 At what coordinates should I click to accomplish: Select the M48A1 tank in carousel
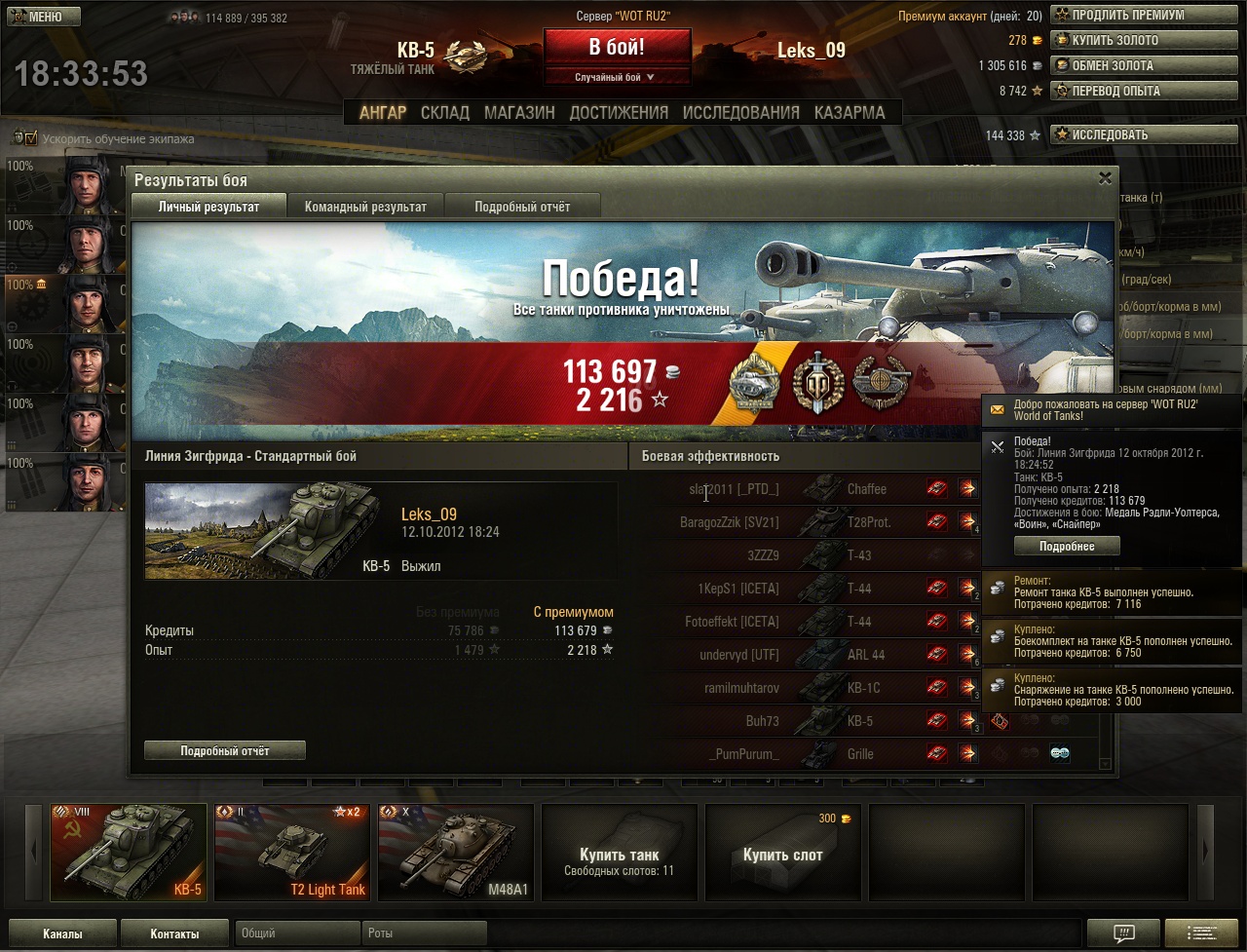456,852
